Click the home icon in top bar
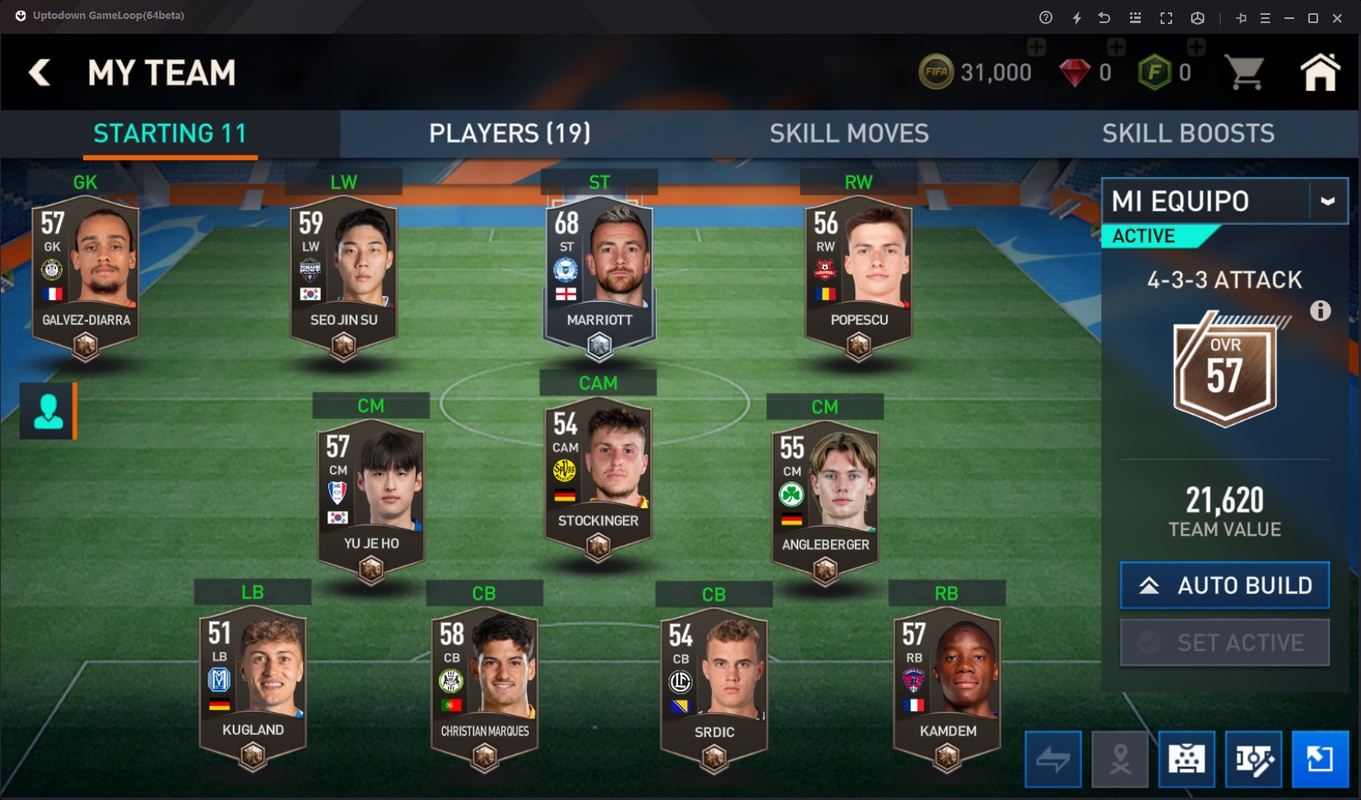The image size is (1361, 800). tap(1320, 72)
